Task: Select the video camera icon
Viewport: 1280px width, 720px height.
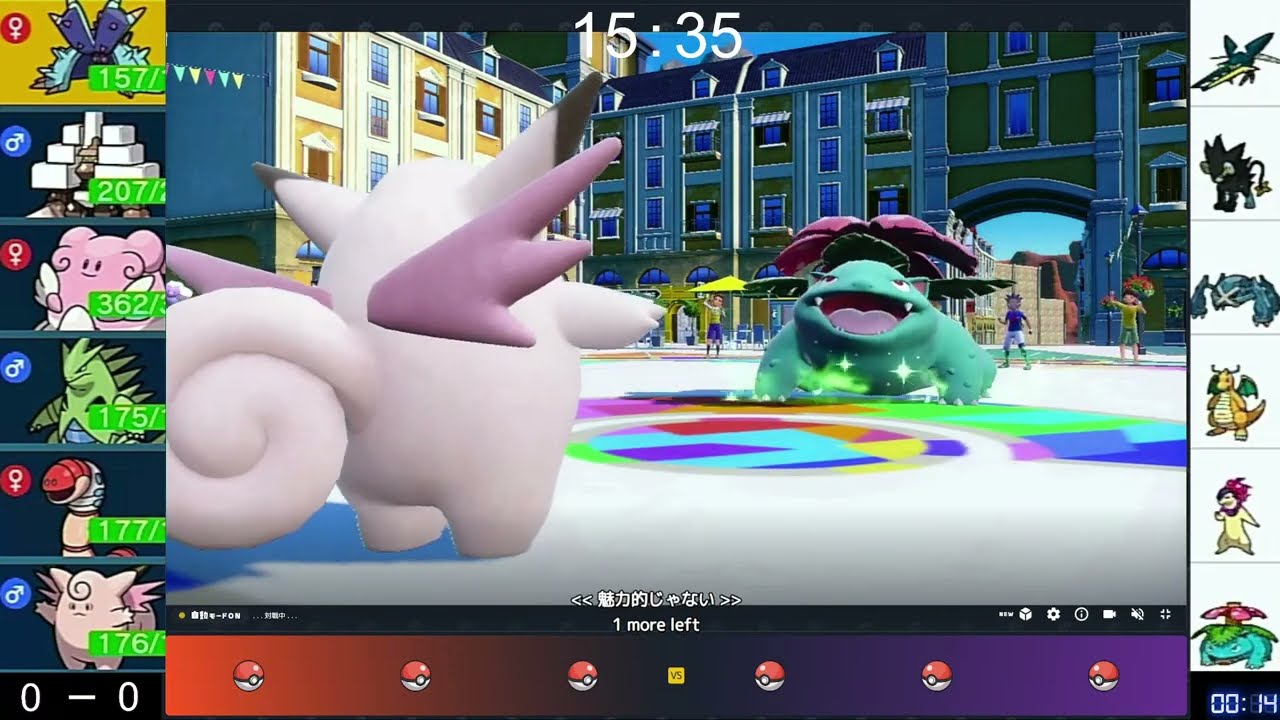Action: coord(1110,615)
